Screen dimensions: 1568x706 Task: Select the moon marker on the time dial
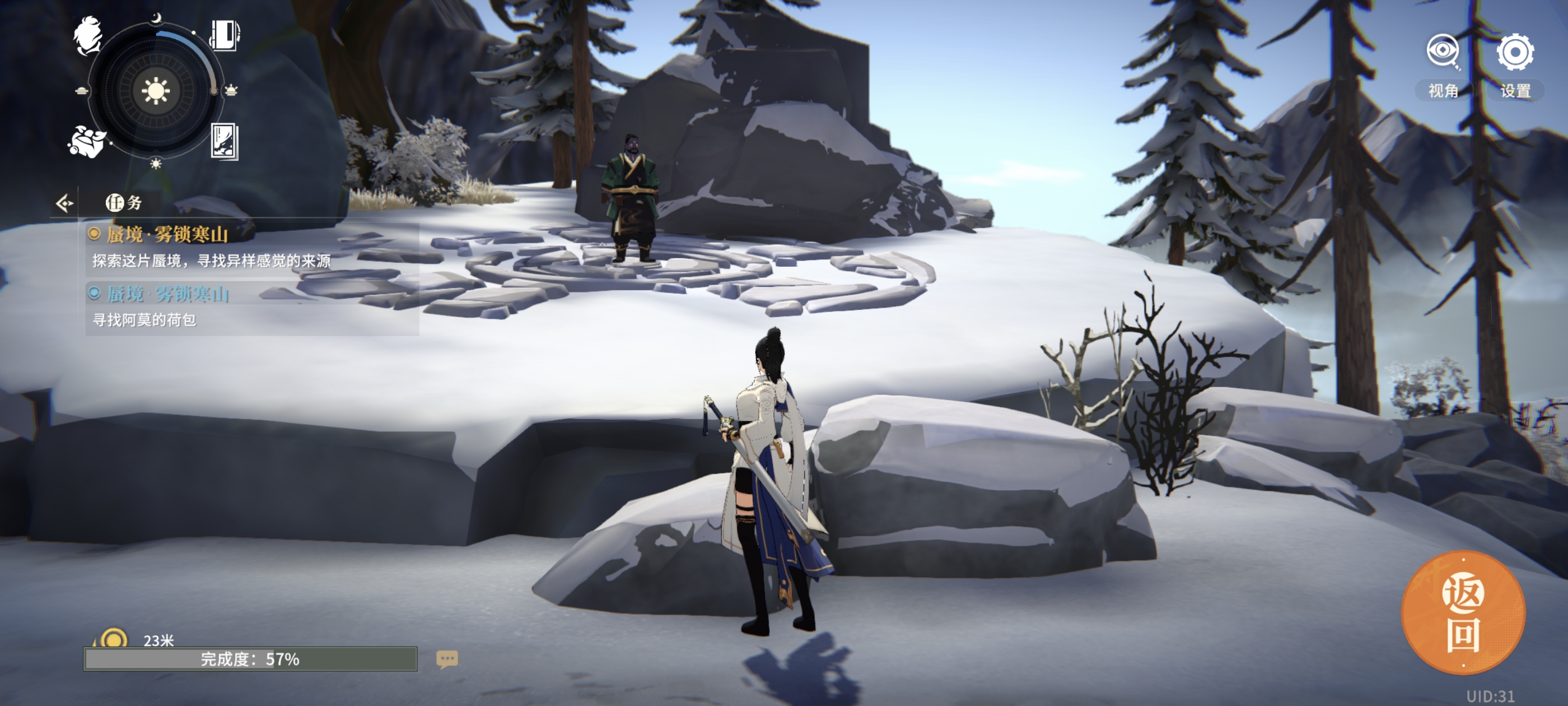pos(156,18)
